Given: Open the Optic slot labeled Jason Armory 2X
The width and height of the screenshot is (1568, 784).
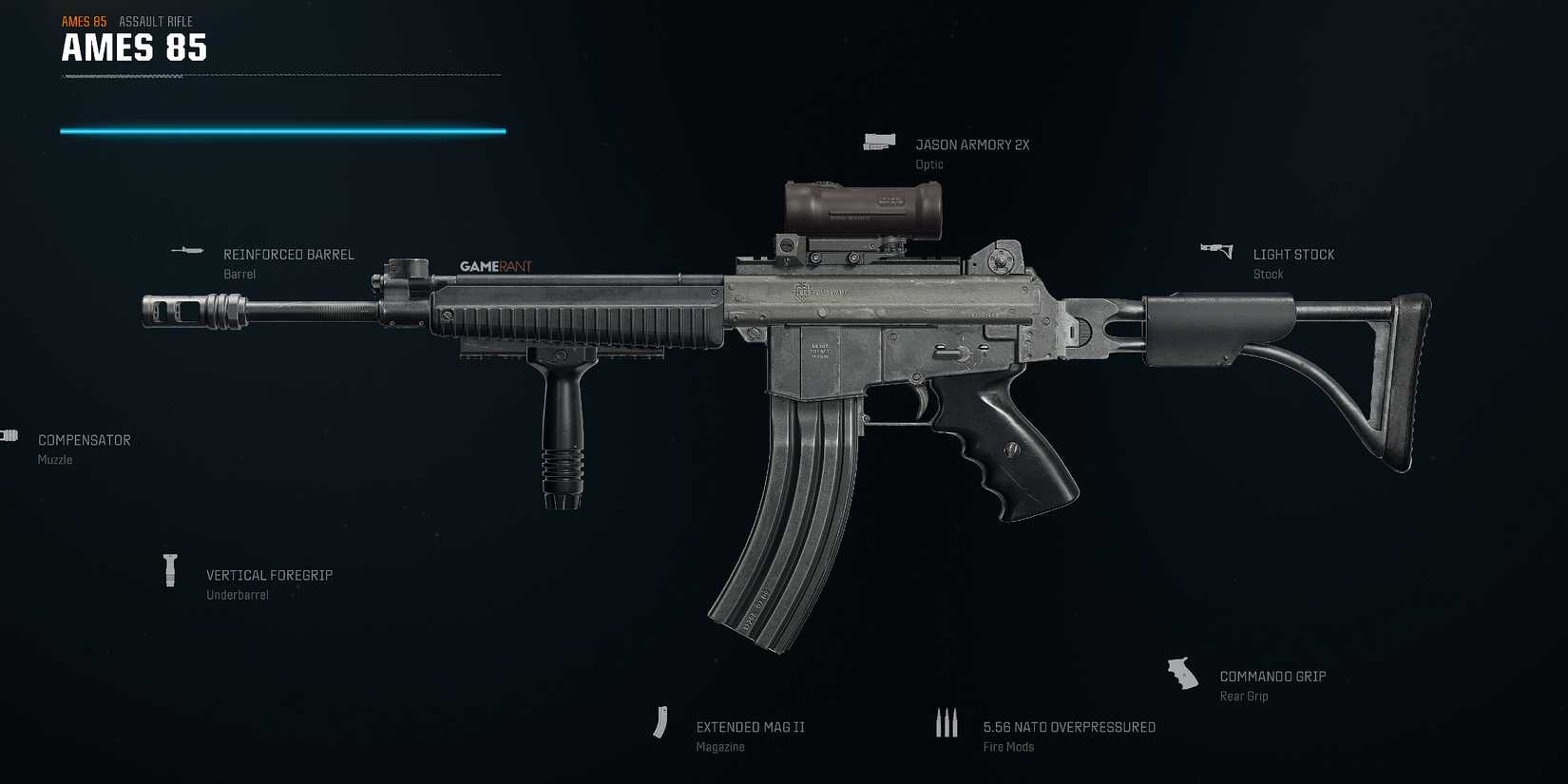Looking at the screenshot, I should 972,144.
